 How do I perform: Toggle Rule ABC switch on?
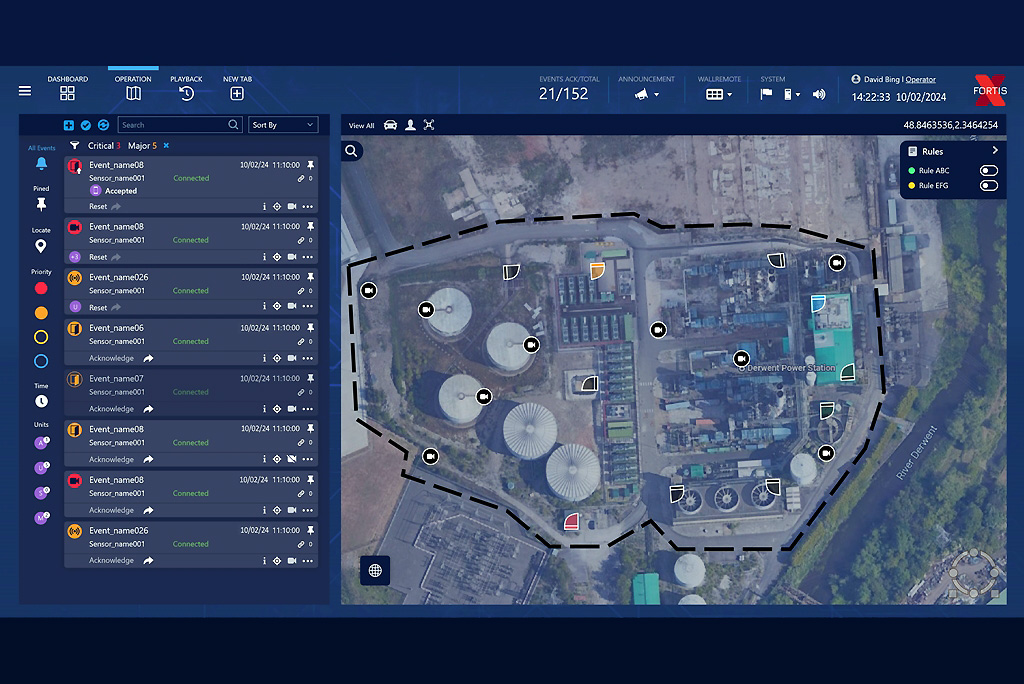point(989,171)
